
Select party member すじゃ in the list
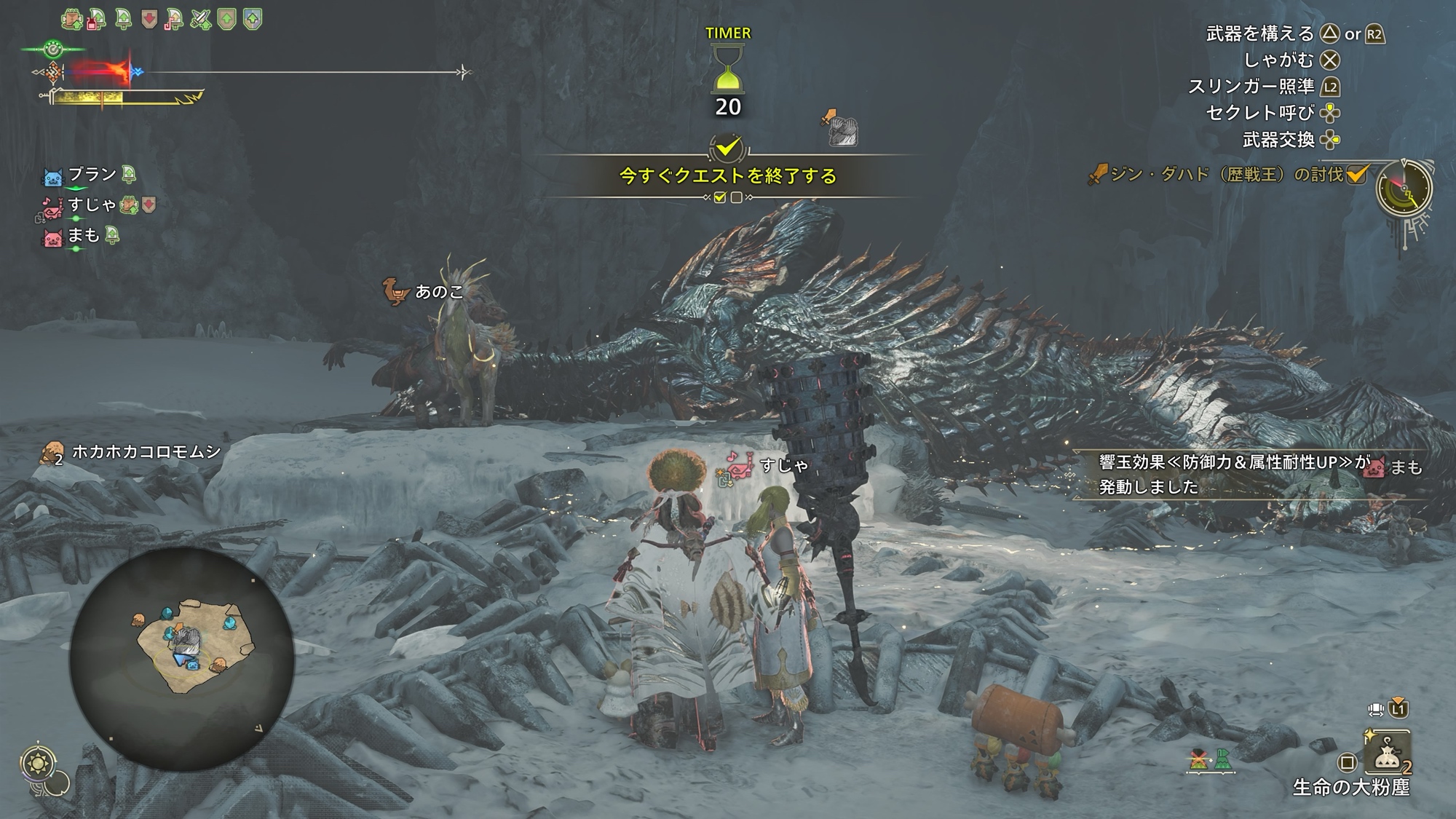92,205
